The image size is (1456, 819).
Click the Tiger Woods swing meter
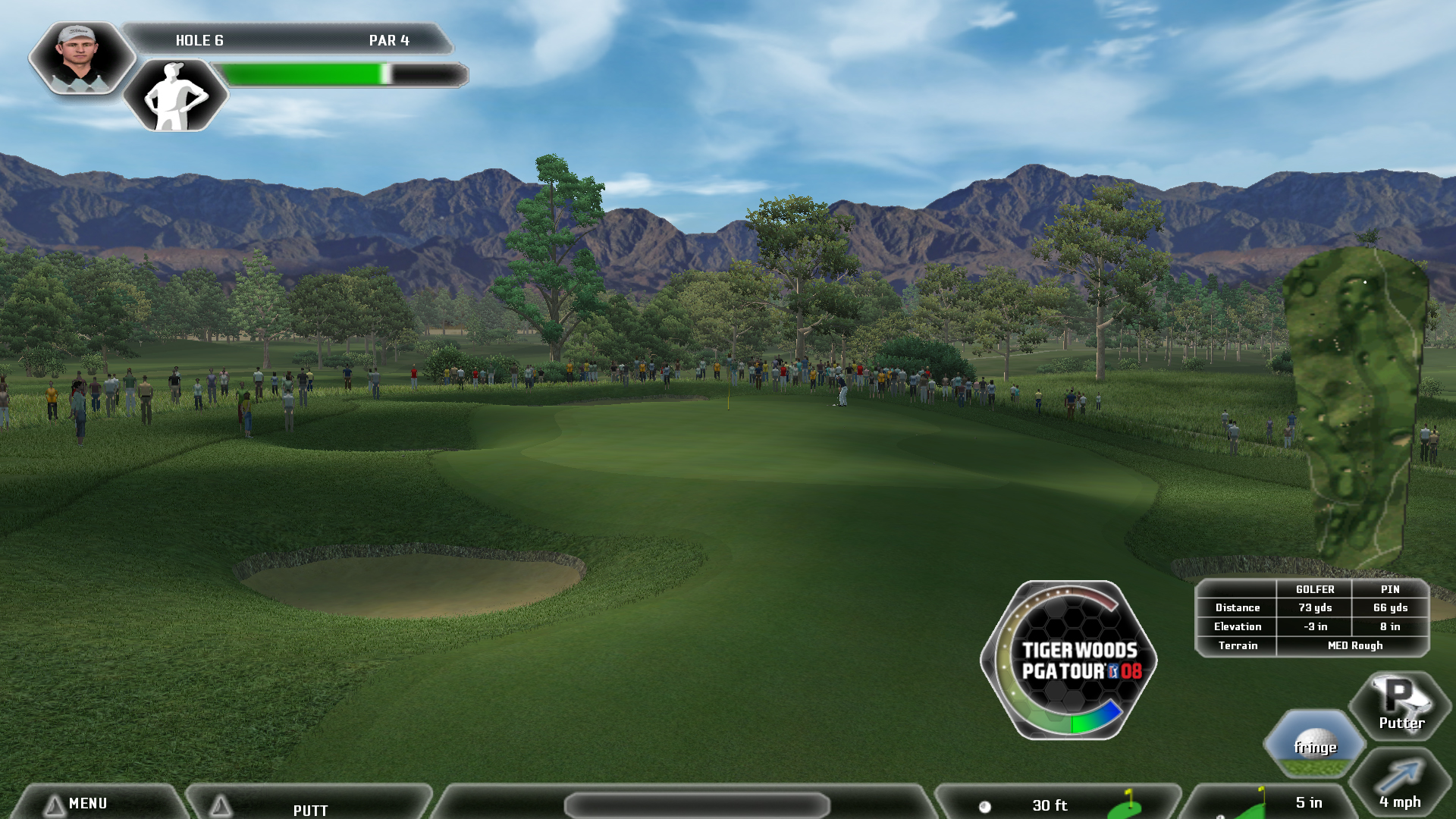1069,660
